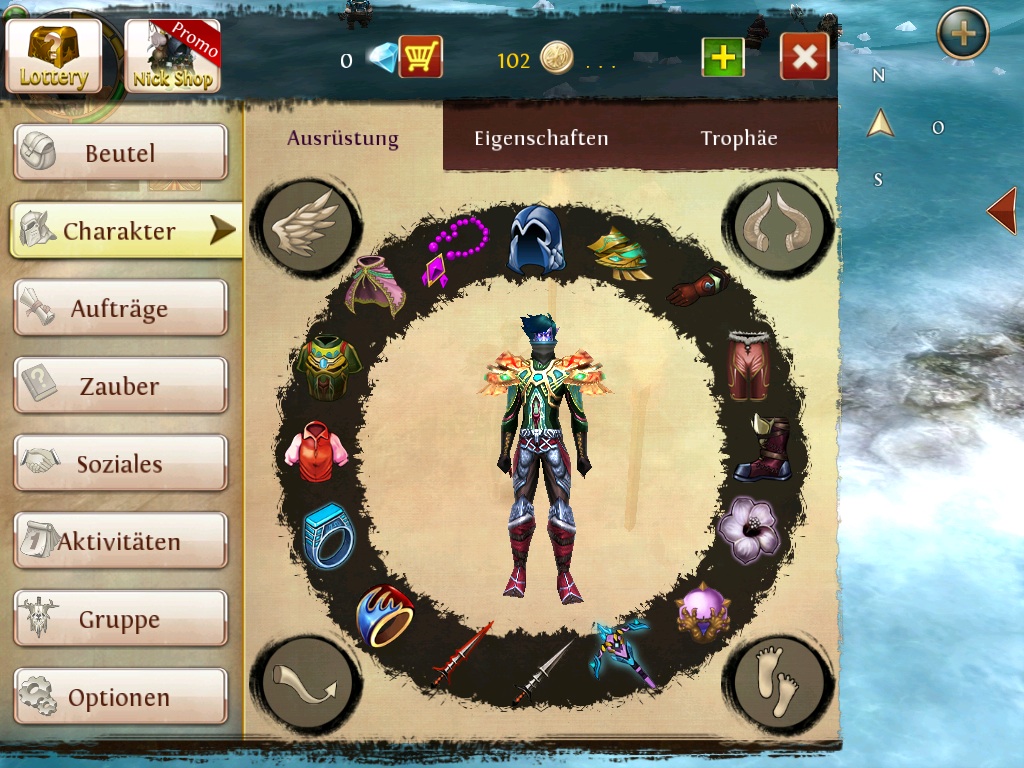Viewport: 1024px width, 768px height.
Task: Open Optionen settings
Action: 120,697
